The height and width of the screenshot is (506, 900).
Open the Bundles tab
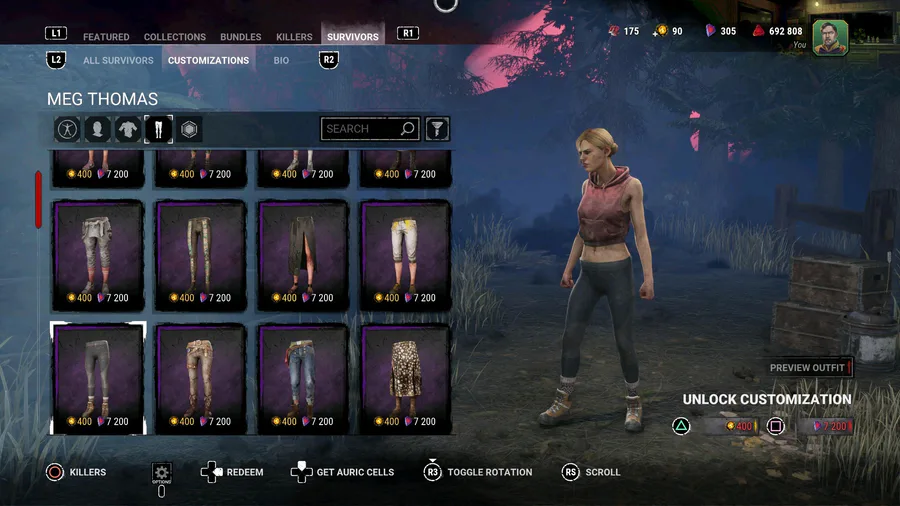click(241, 37)
